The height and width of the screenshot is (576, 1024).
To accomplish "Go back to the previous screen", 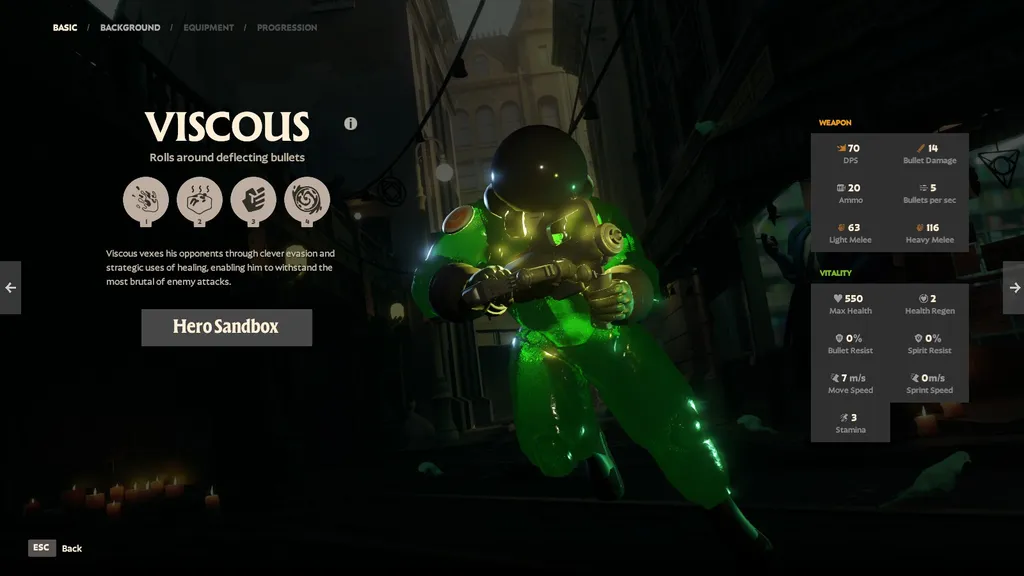I will [x=56, y=548].
